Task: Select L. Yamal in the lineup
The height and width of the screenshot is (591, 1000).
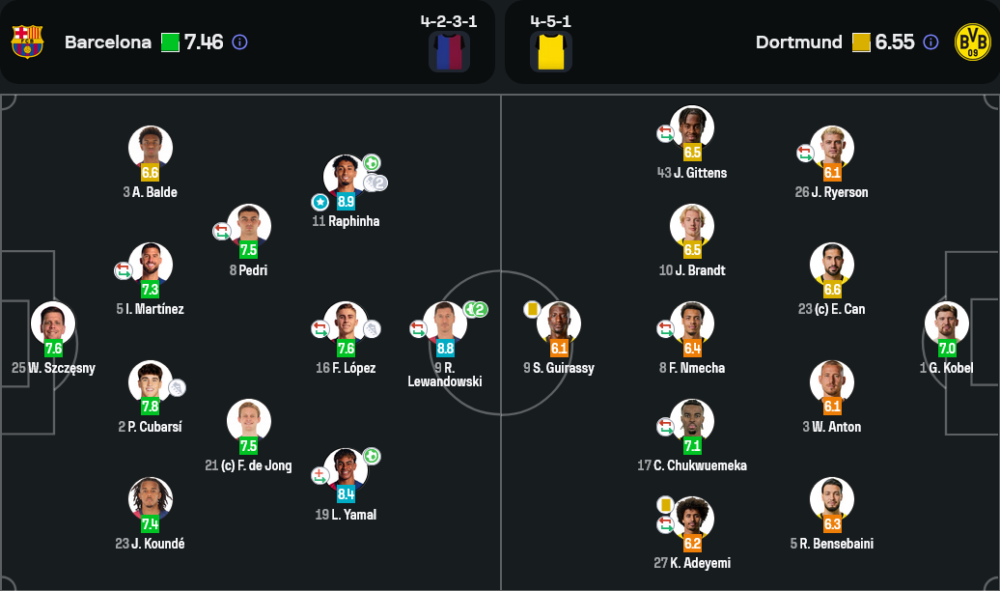Action: click(346, 470)
